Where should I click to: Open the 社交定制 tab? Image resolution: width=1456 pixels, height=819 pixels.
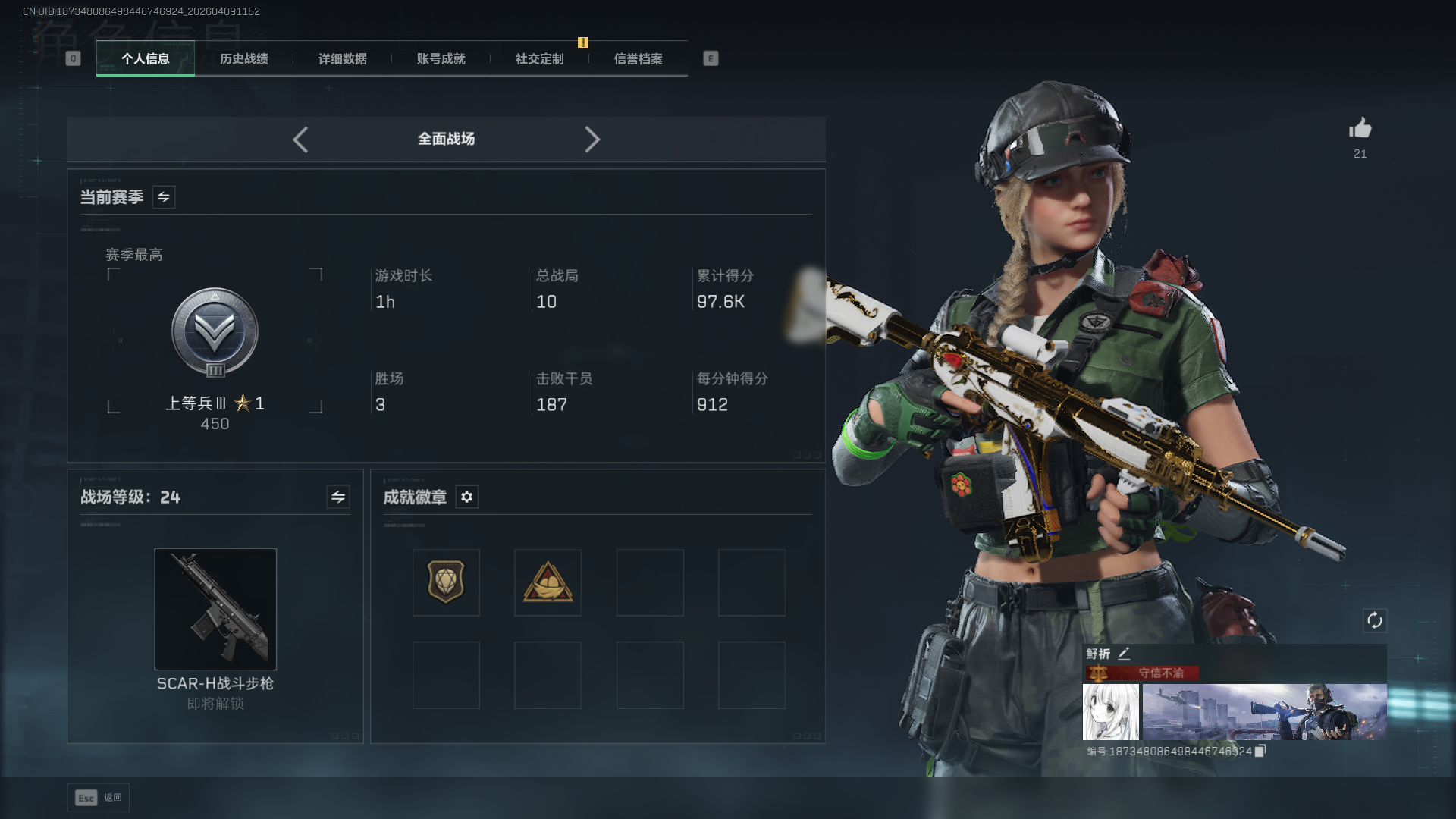[539, 58]
